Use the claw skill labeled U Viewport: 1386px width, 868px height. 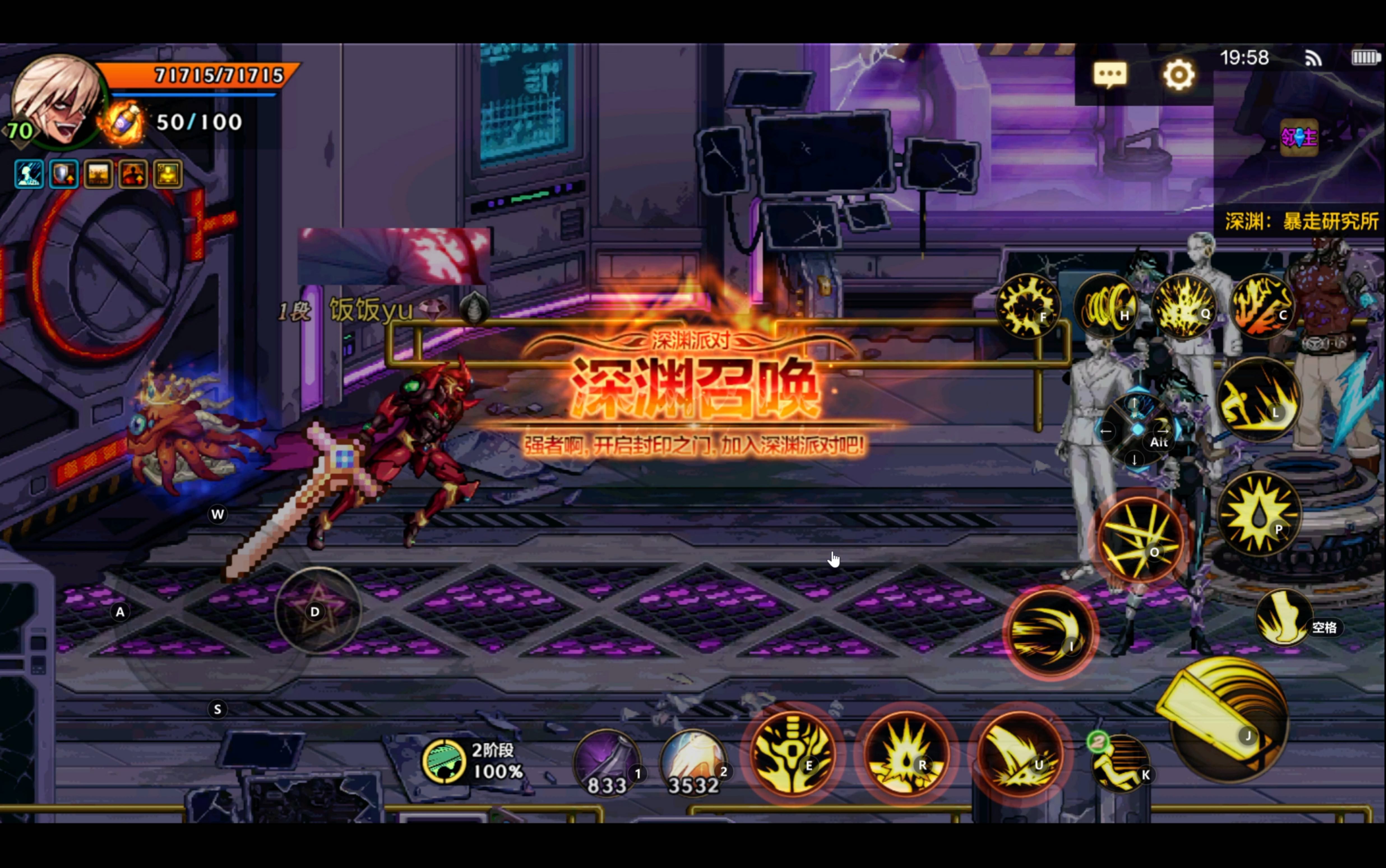pyautogui.click(x=1020, y=753)
